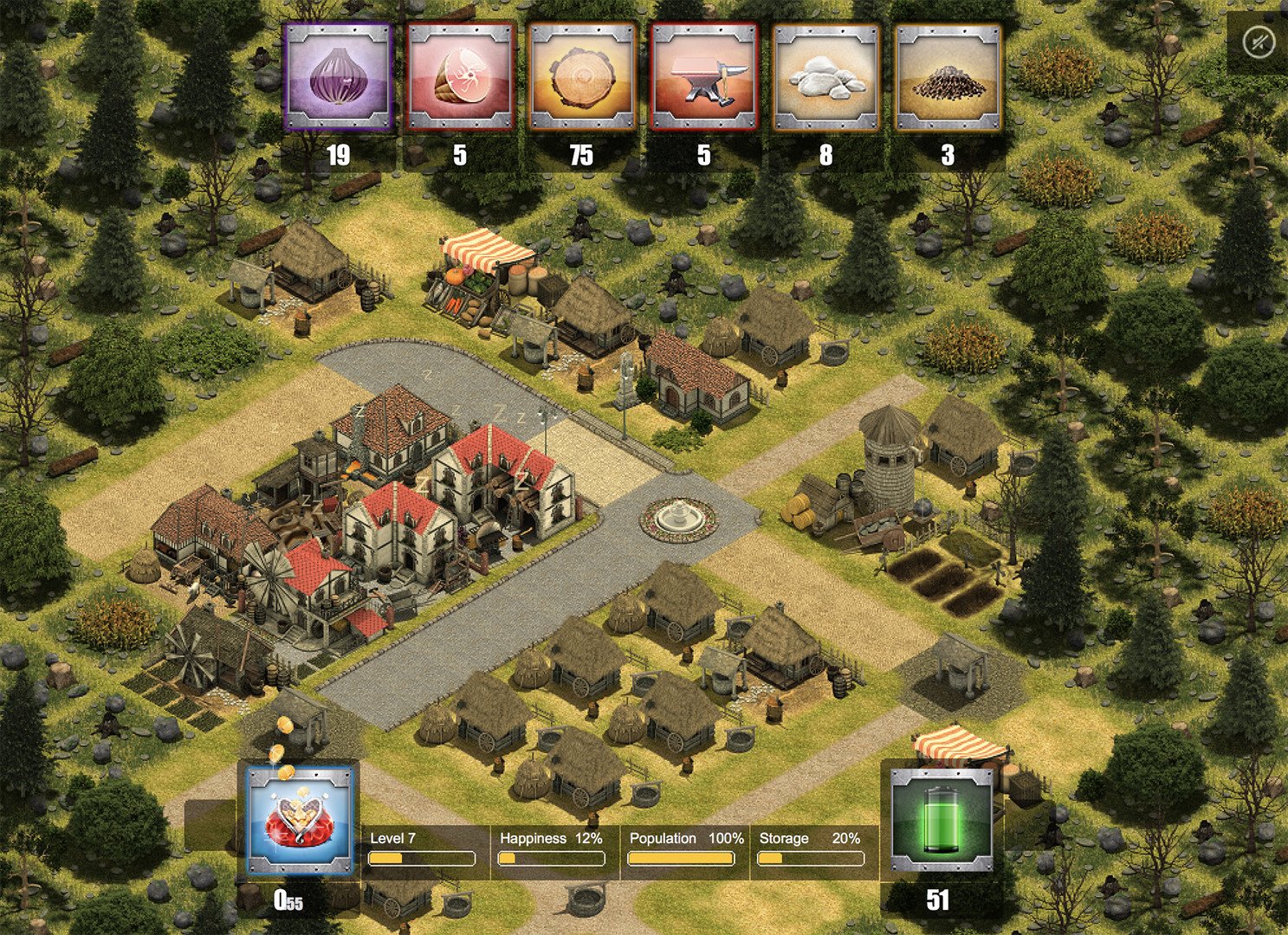Click the Storage 20% progress bar
Viewport: 1288px width, 935px height.
coord(812,858)
